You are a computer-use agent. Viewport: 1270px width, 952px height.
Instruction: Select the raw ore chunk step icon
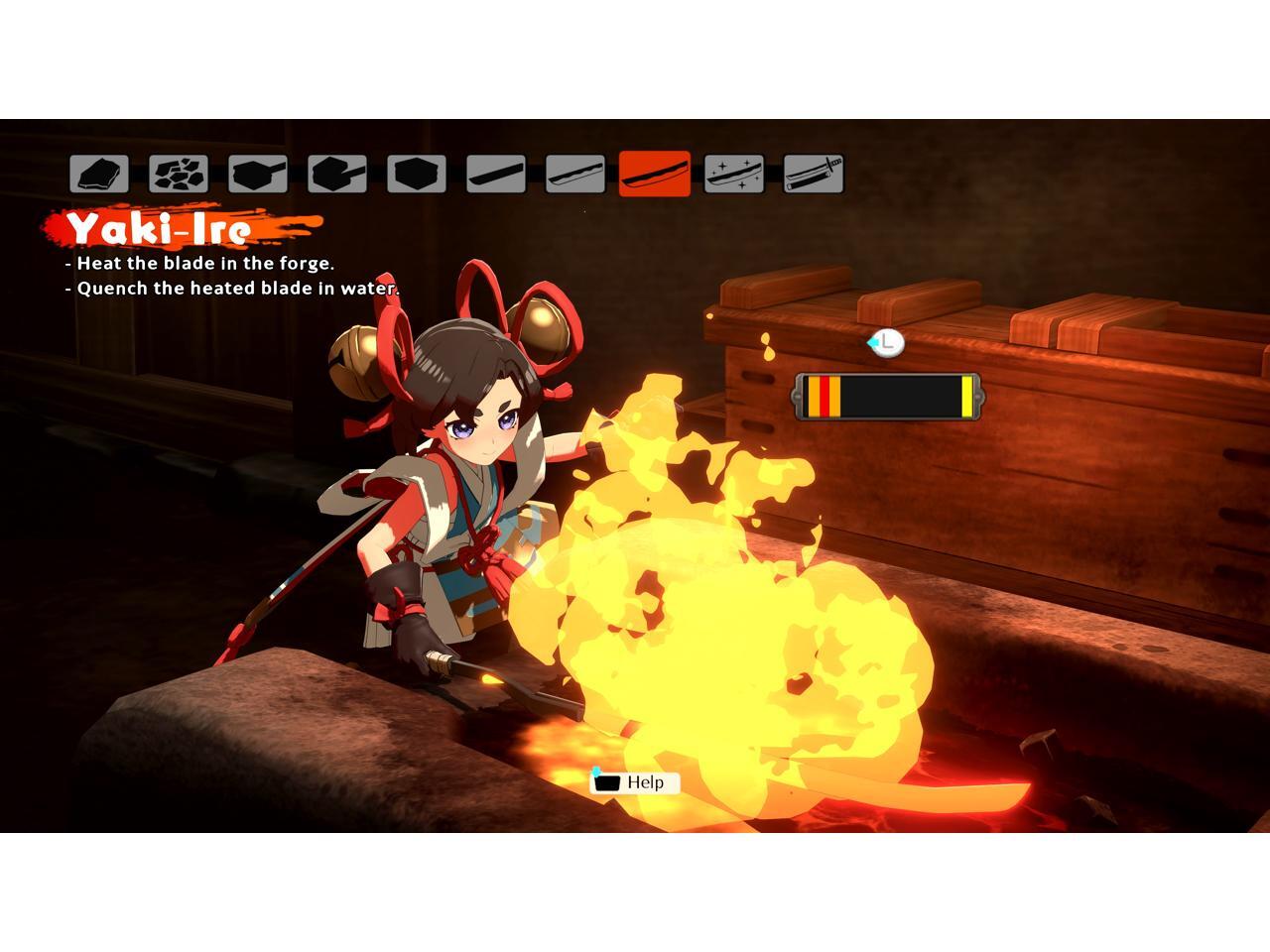coord(99,175)
